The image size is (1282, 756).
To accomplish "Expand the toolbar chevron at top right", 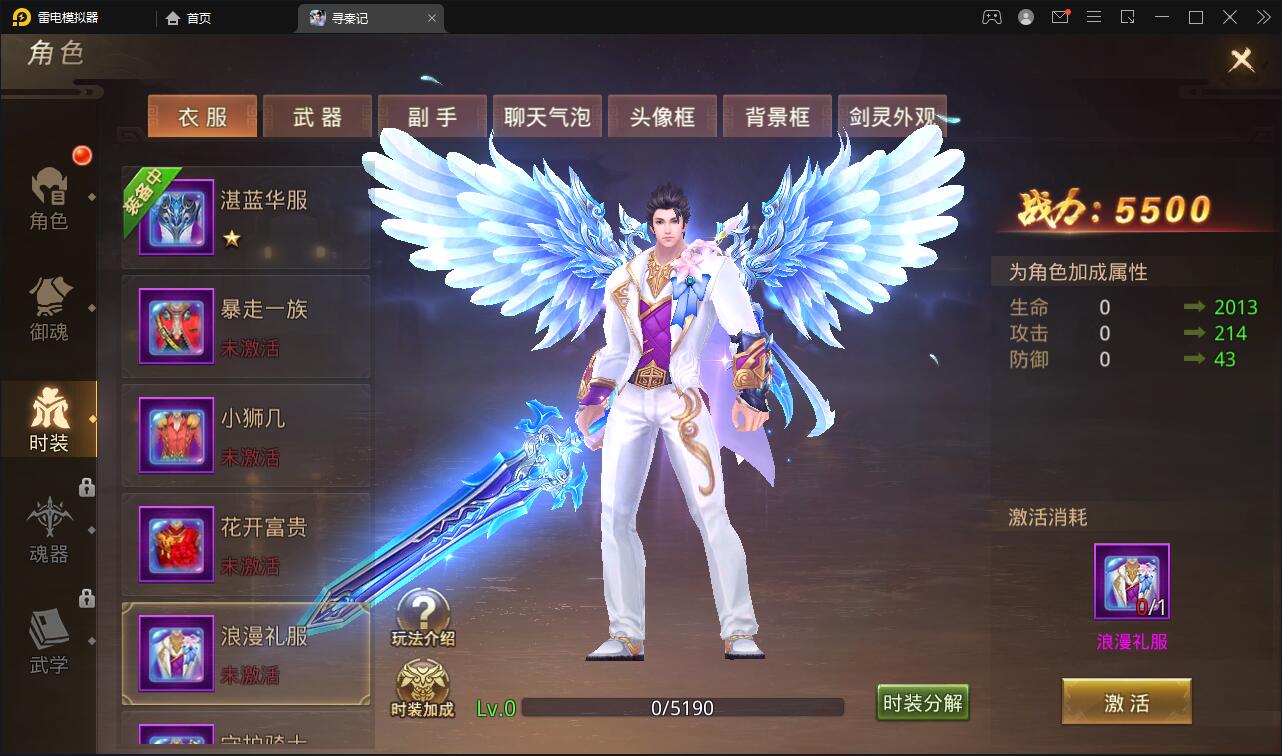I will pyautogui.click(x=1264, y=17).
